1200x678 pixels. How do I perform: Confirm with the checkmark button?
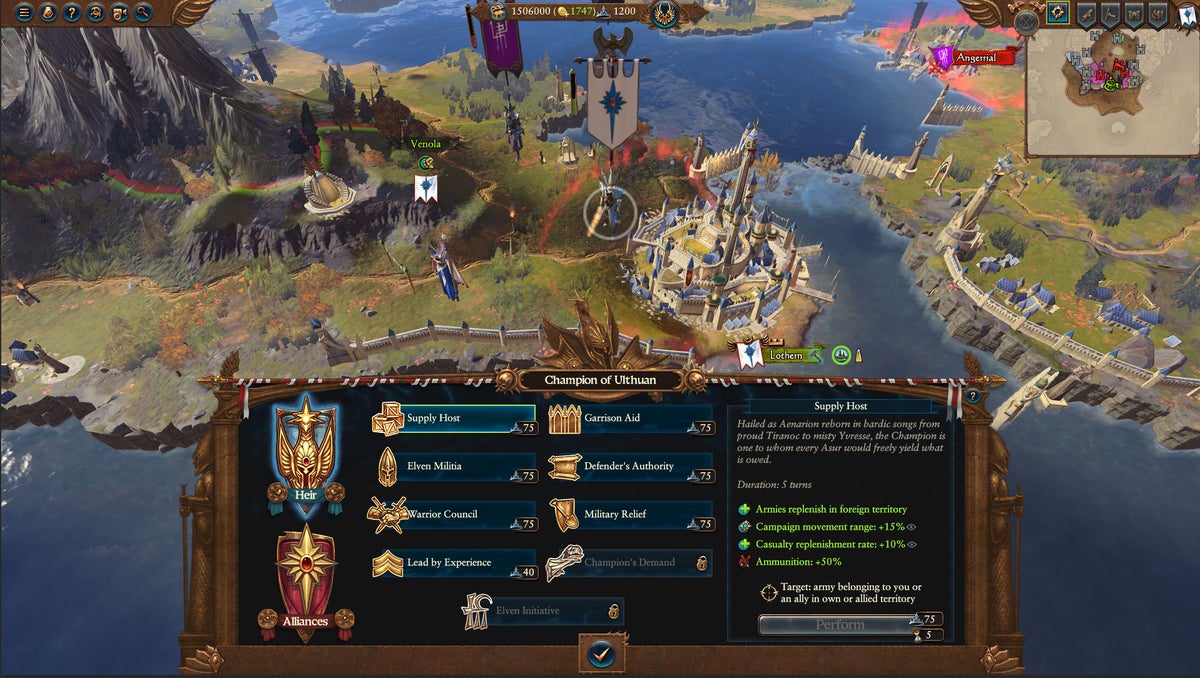point(600,653)
